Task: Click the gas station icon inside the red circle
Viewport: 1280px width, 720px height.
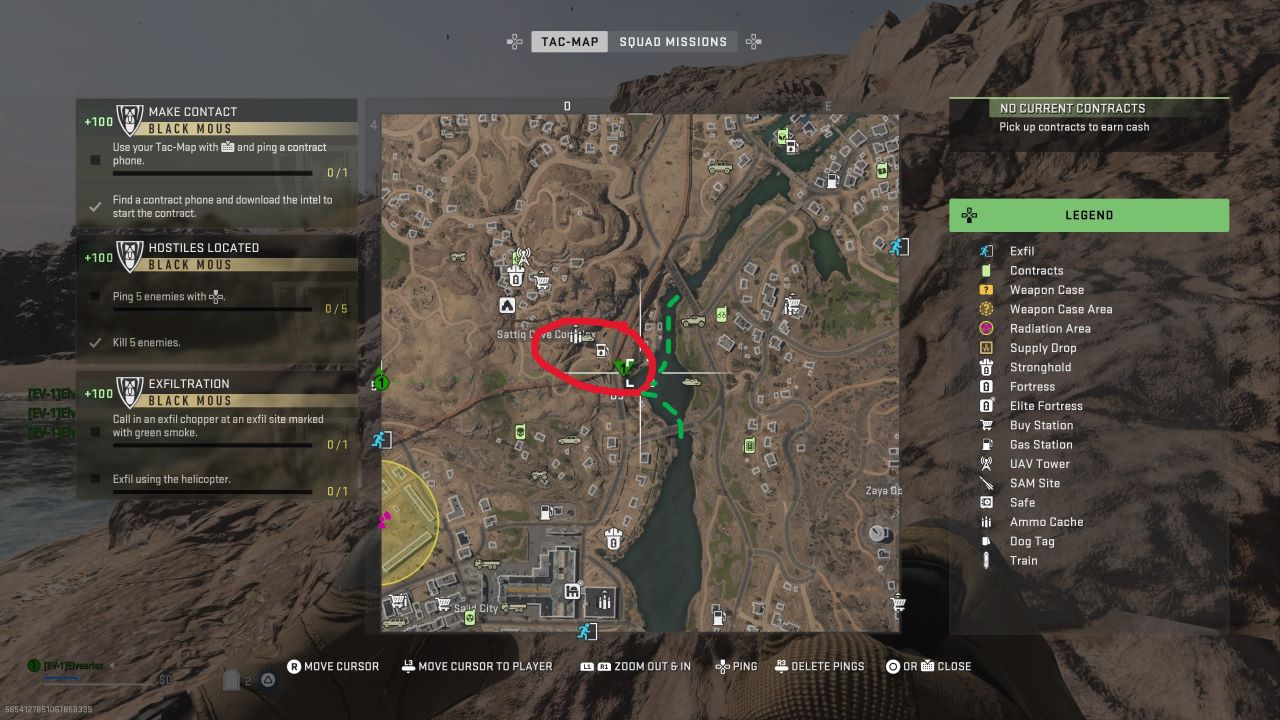Action: 601,351
